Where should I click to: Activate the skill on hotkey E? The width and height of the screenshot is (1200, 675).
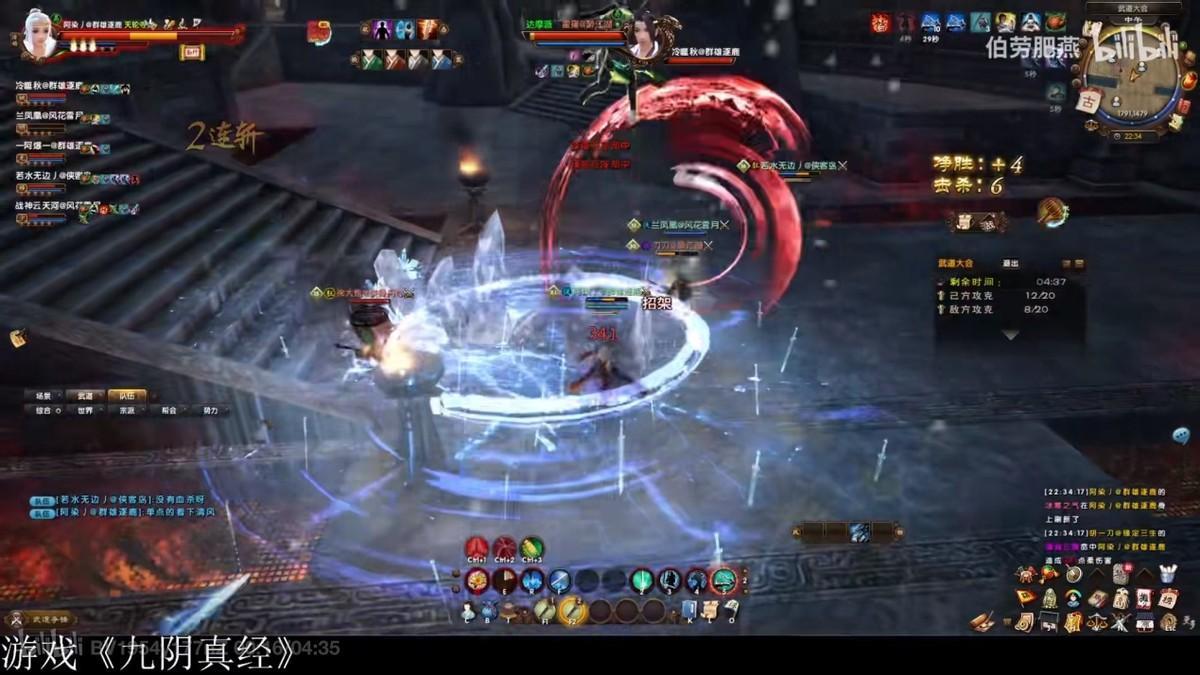[x=505, y=581]
